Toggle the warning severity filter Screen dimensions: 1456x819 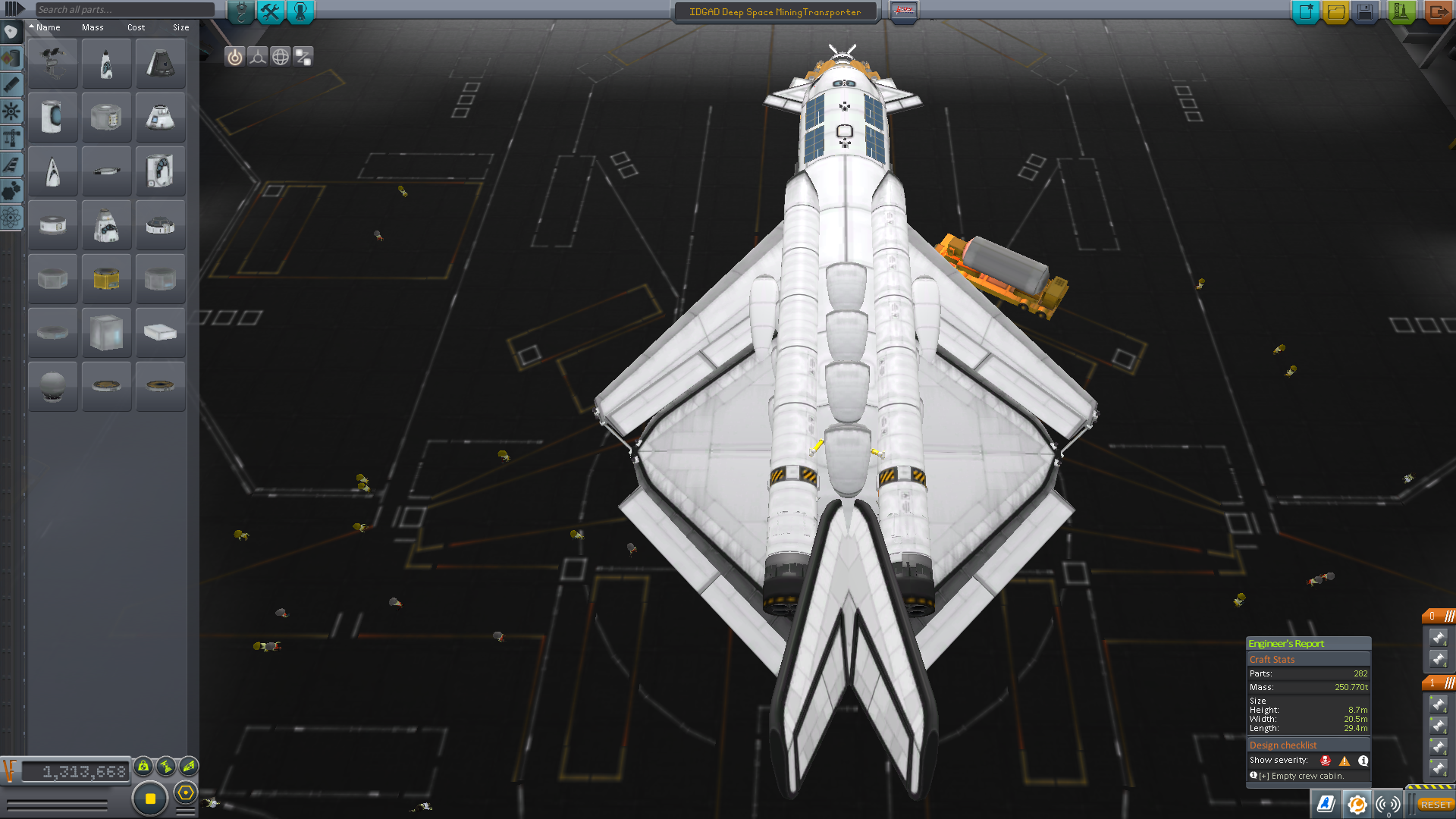click(1345, 761)
